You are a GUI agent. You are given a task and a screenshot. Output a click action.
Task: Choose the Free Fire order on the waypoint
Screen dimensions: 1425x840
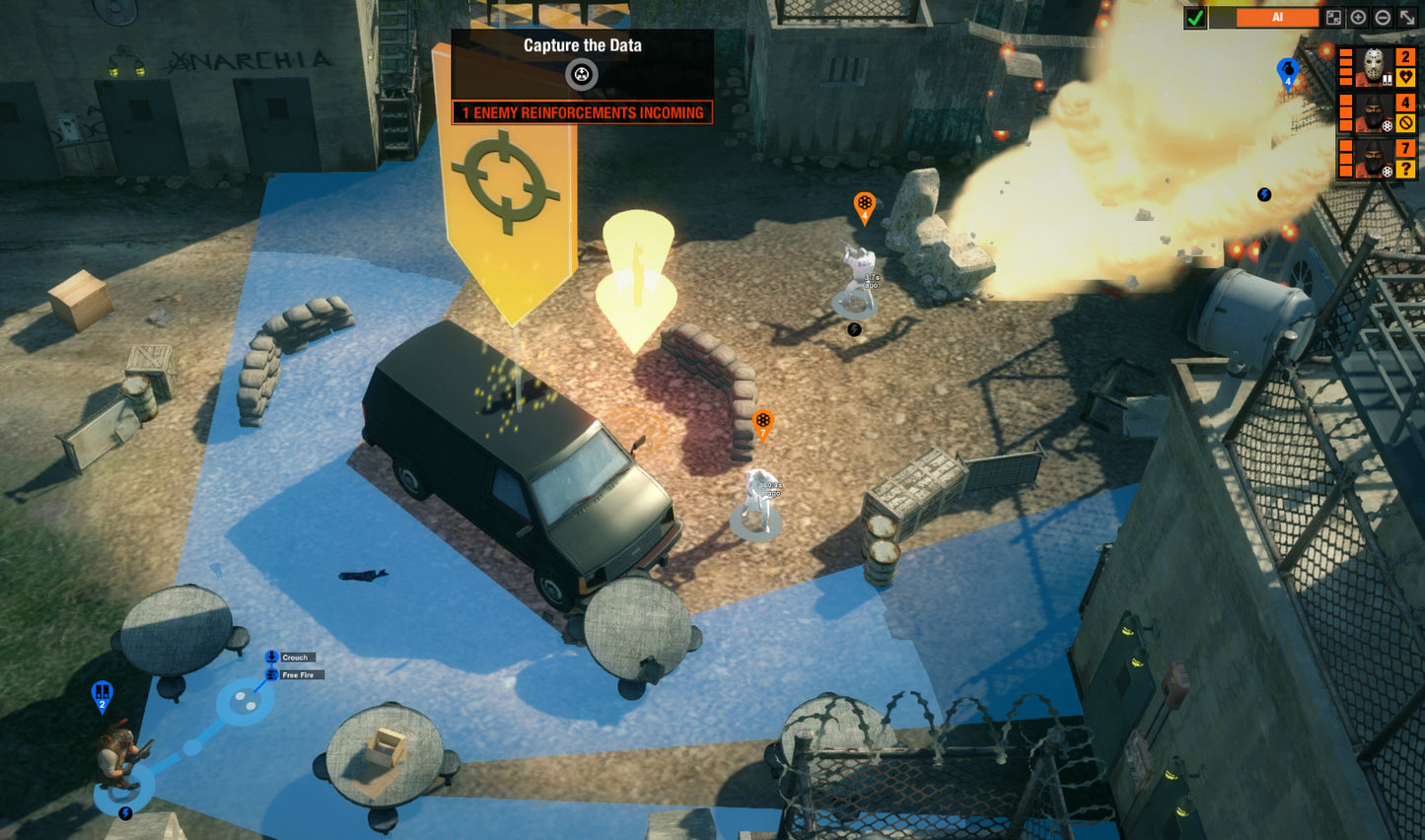297,675
